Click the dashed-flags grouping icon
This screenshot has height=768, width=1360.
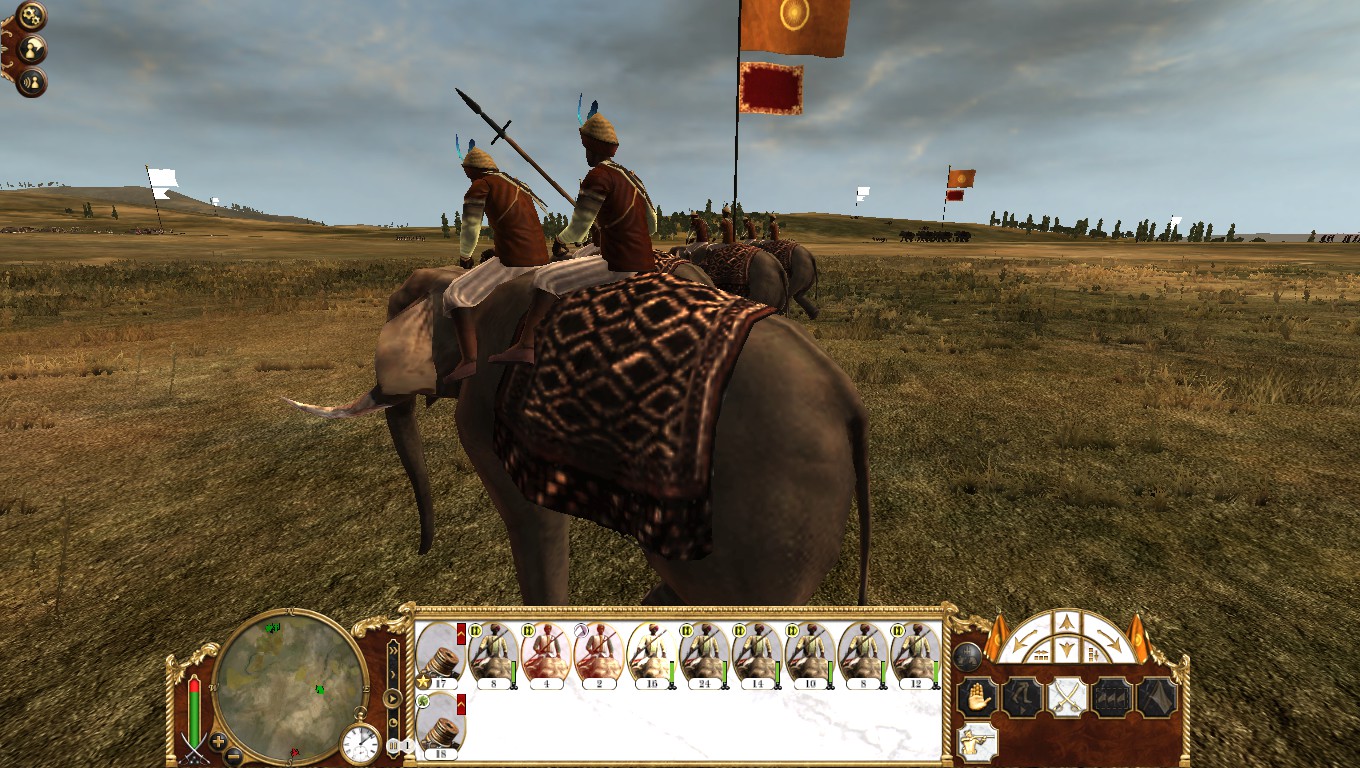1112,696
